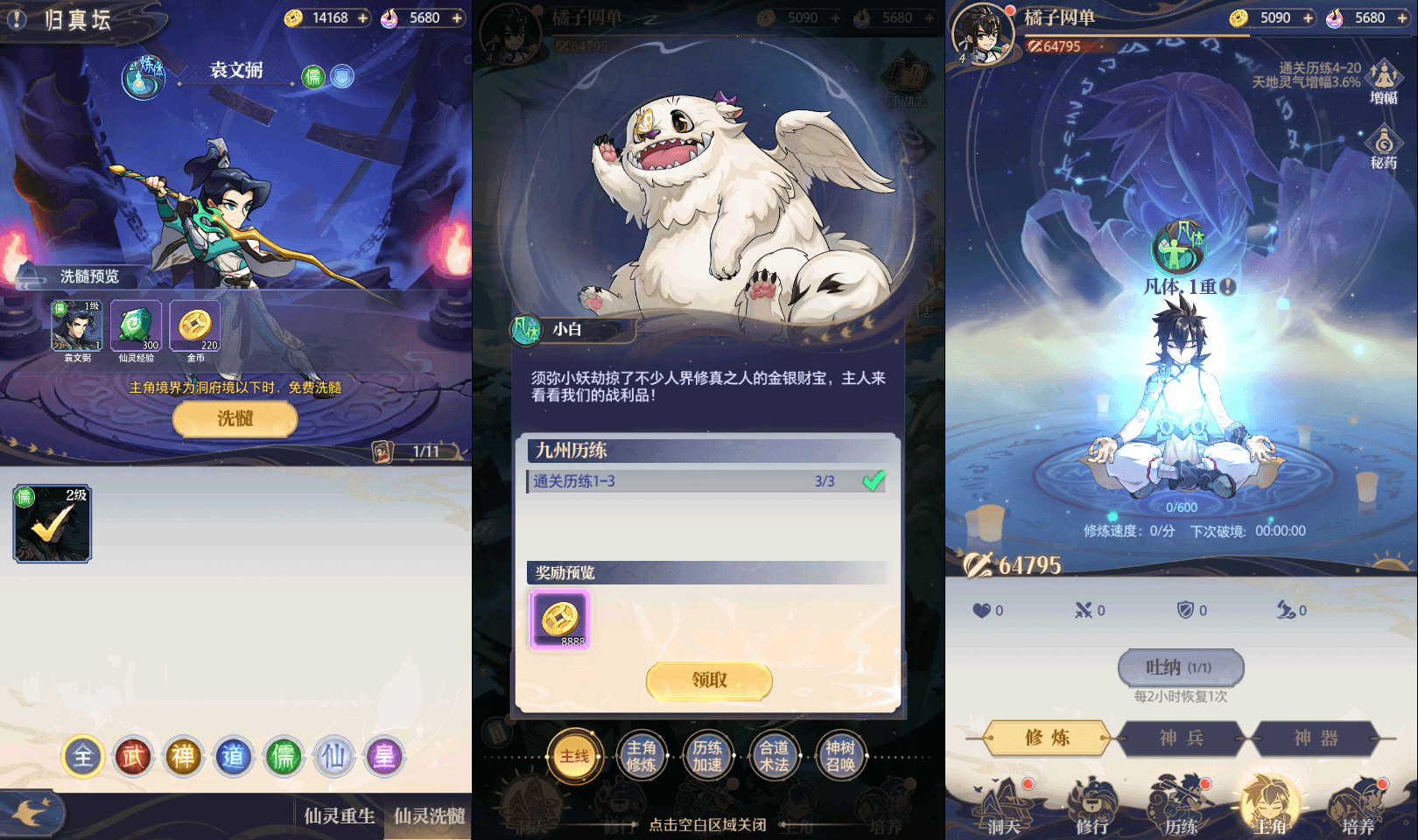Activate the 吐纳 breathing button
The height and width of the screenshot is (840, 1418).
tap(1181, 668)
